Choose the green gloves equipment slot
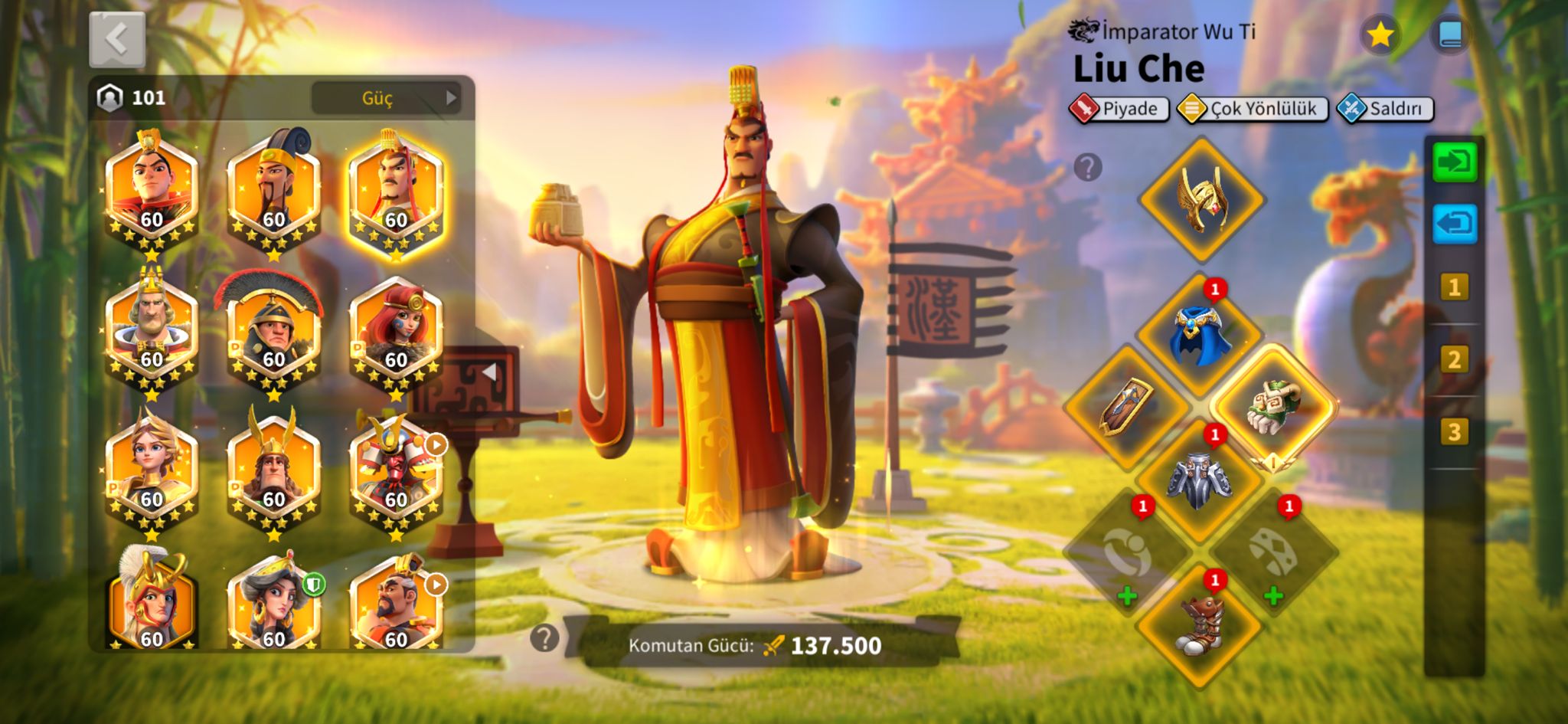 (x=1273, y=406)
